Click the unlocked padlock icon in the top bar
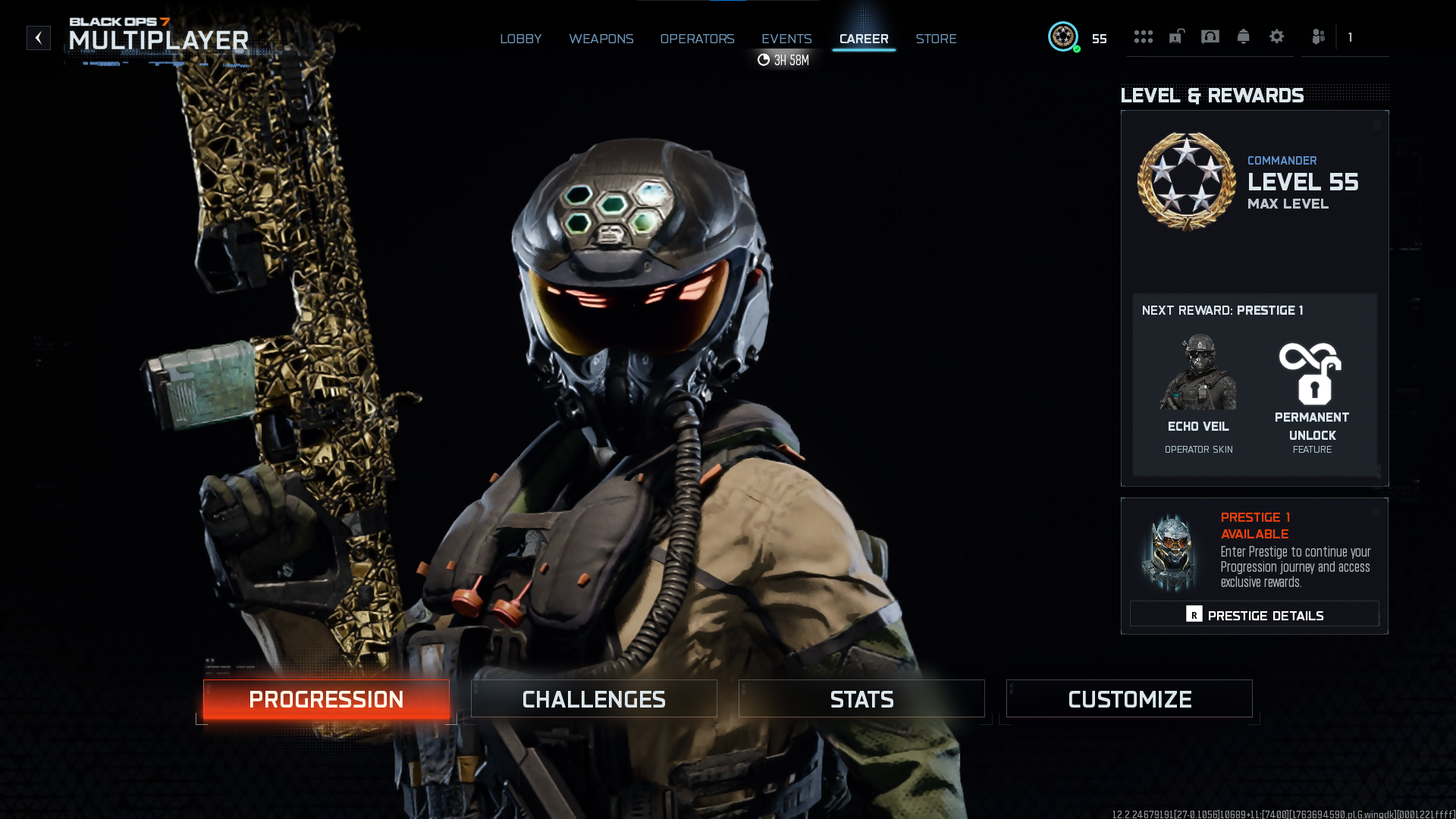The width and height of the screenshot is (1456, 819). tap(1176, 36)
